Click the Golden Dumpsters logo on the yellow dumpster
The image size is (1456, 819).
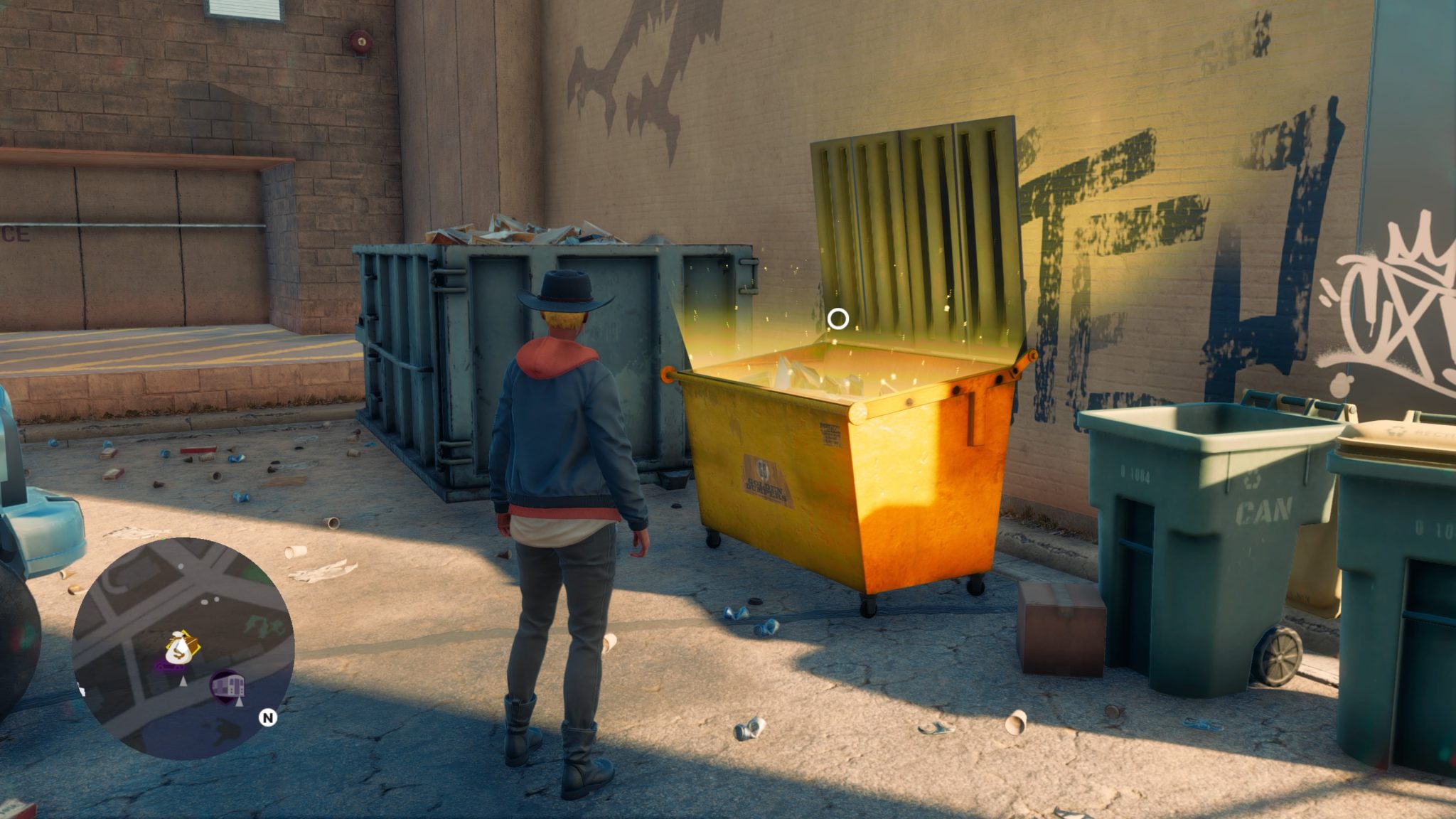[x=764, y=478]
